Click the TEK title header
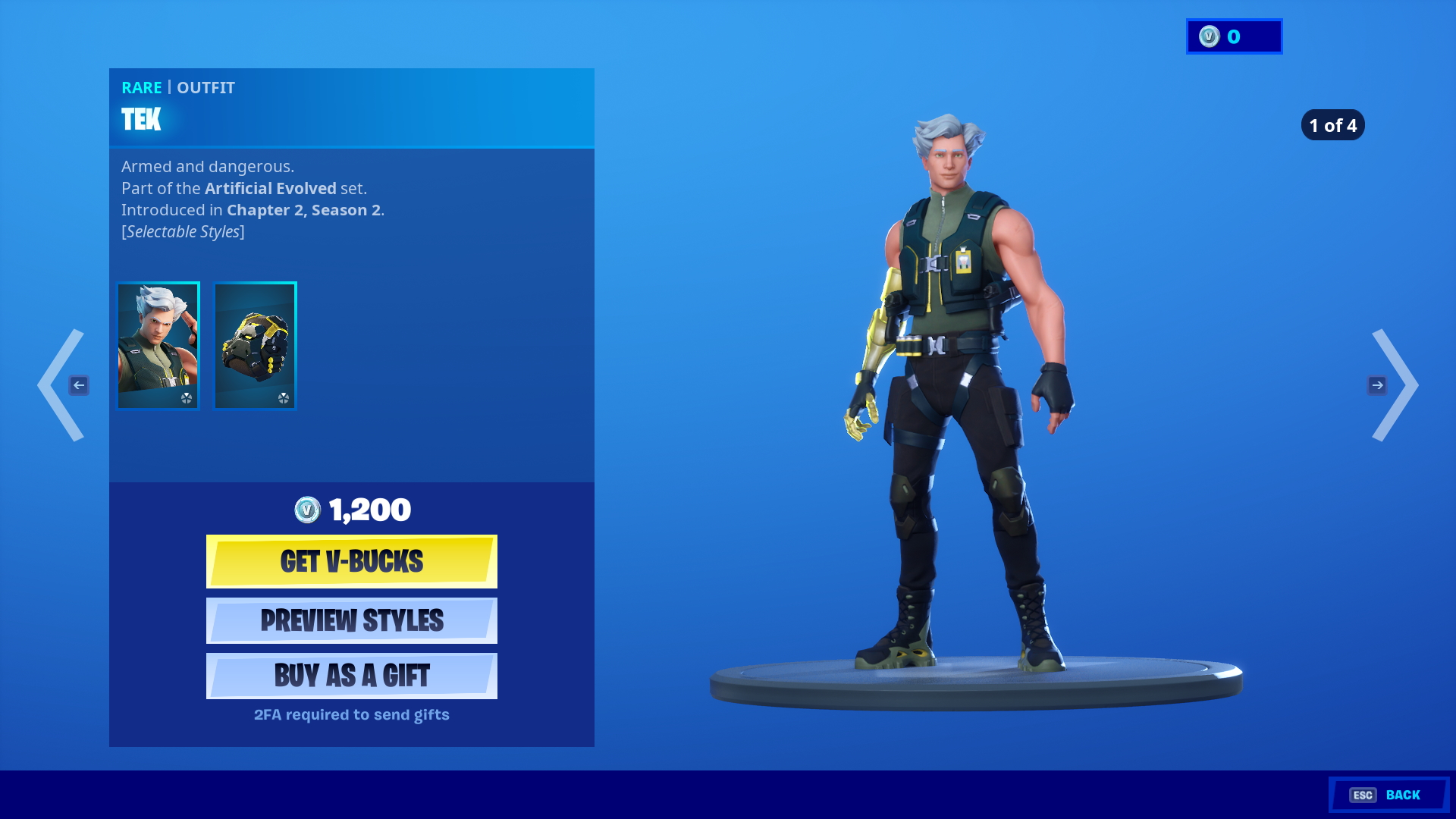This screenshot has width=1456, height=819. (x=140, y=120)
